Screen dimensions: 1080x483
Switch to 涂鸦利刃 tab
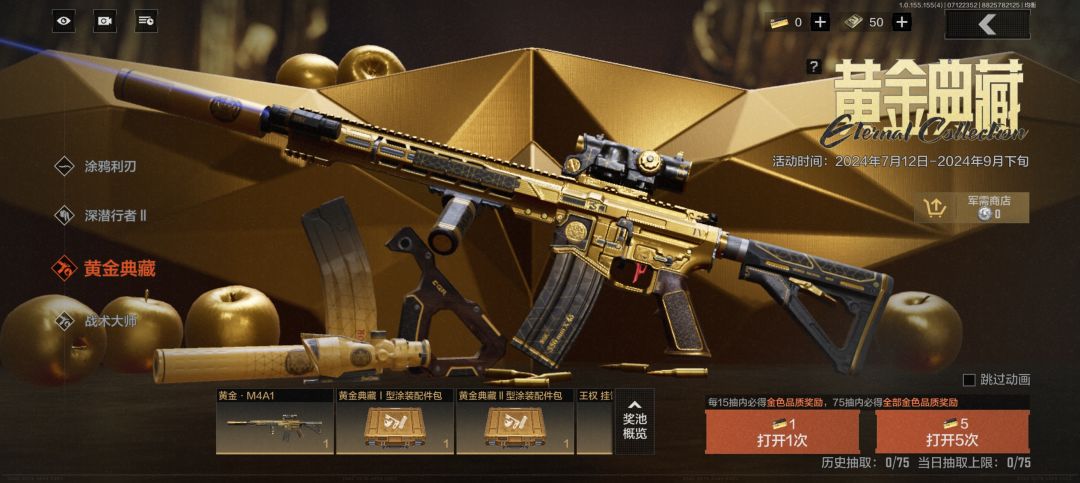coord(107,166)
